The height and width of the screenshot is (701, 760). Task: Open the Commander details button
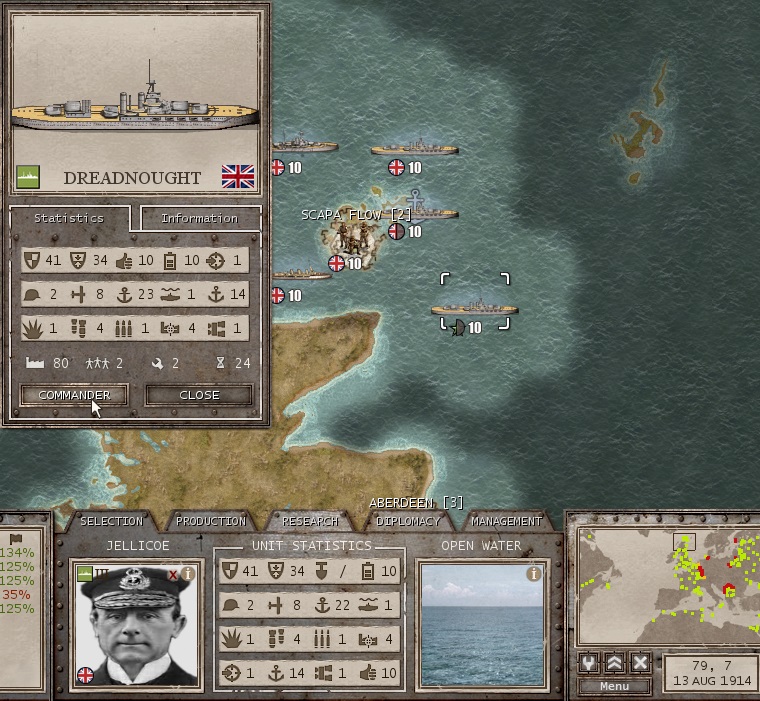click(x=74, y=395)
